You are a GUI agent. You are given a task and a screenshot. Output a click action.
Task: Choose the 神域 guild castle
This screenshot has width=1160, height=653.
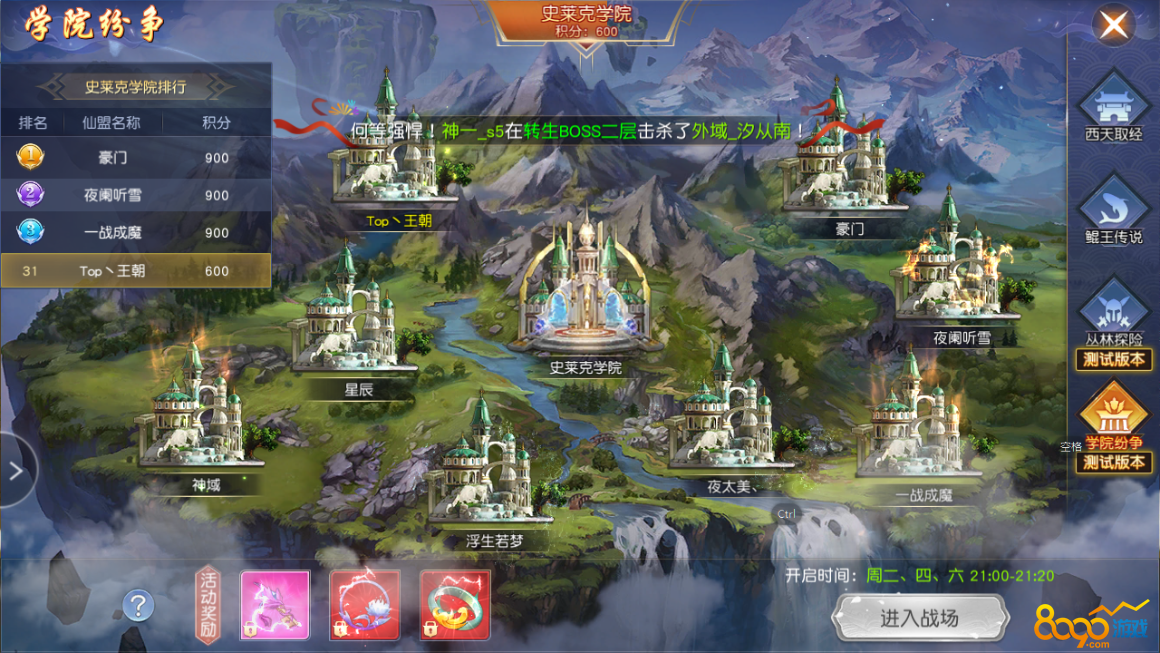click(200, 415)
